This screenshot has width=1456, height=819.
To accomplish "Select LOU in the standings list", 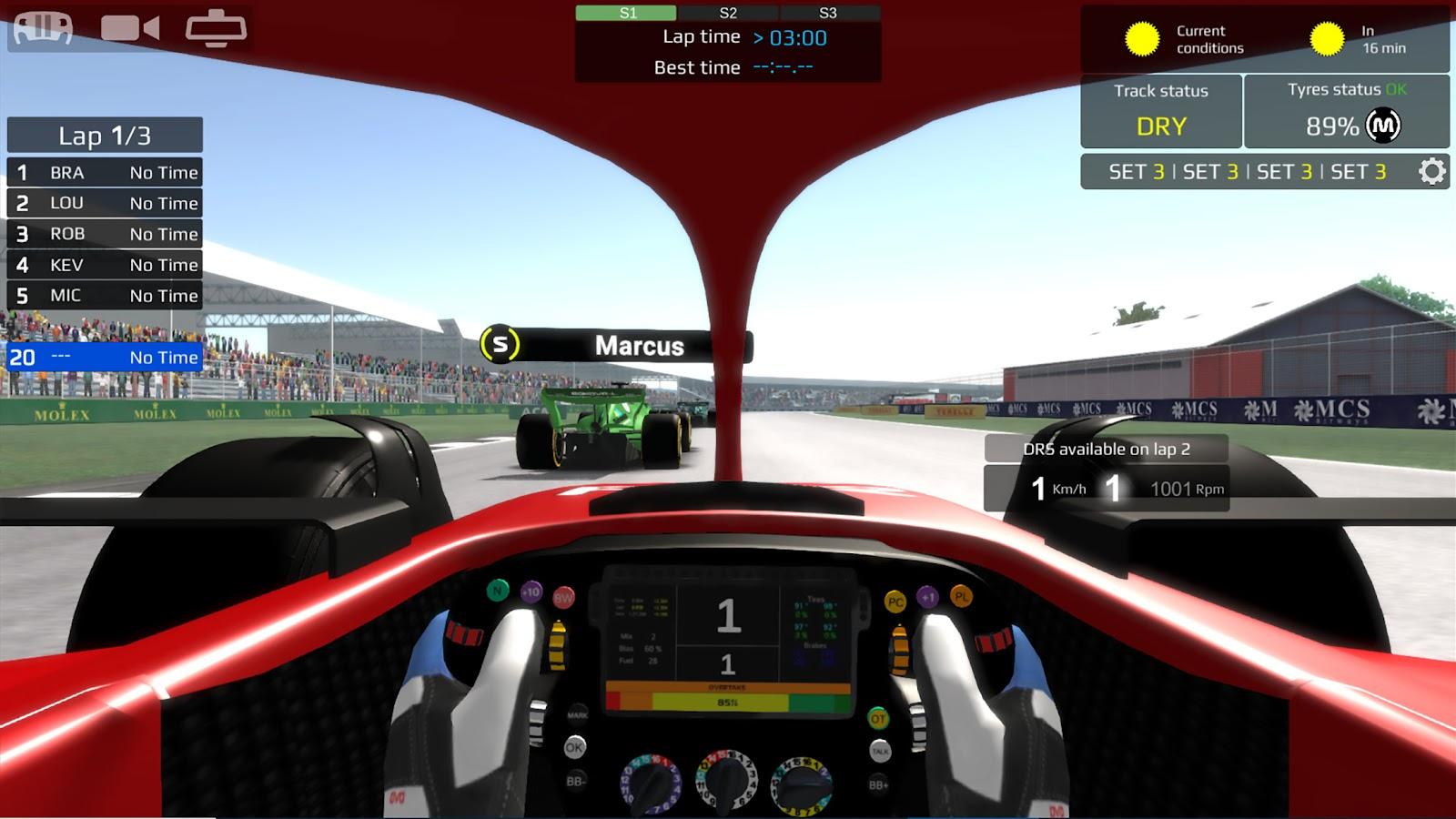I will coord(105,203).
